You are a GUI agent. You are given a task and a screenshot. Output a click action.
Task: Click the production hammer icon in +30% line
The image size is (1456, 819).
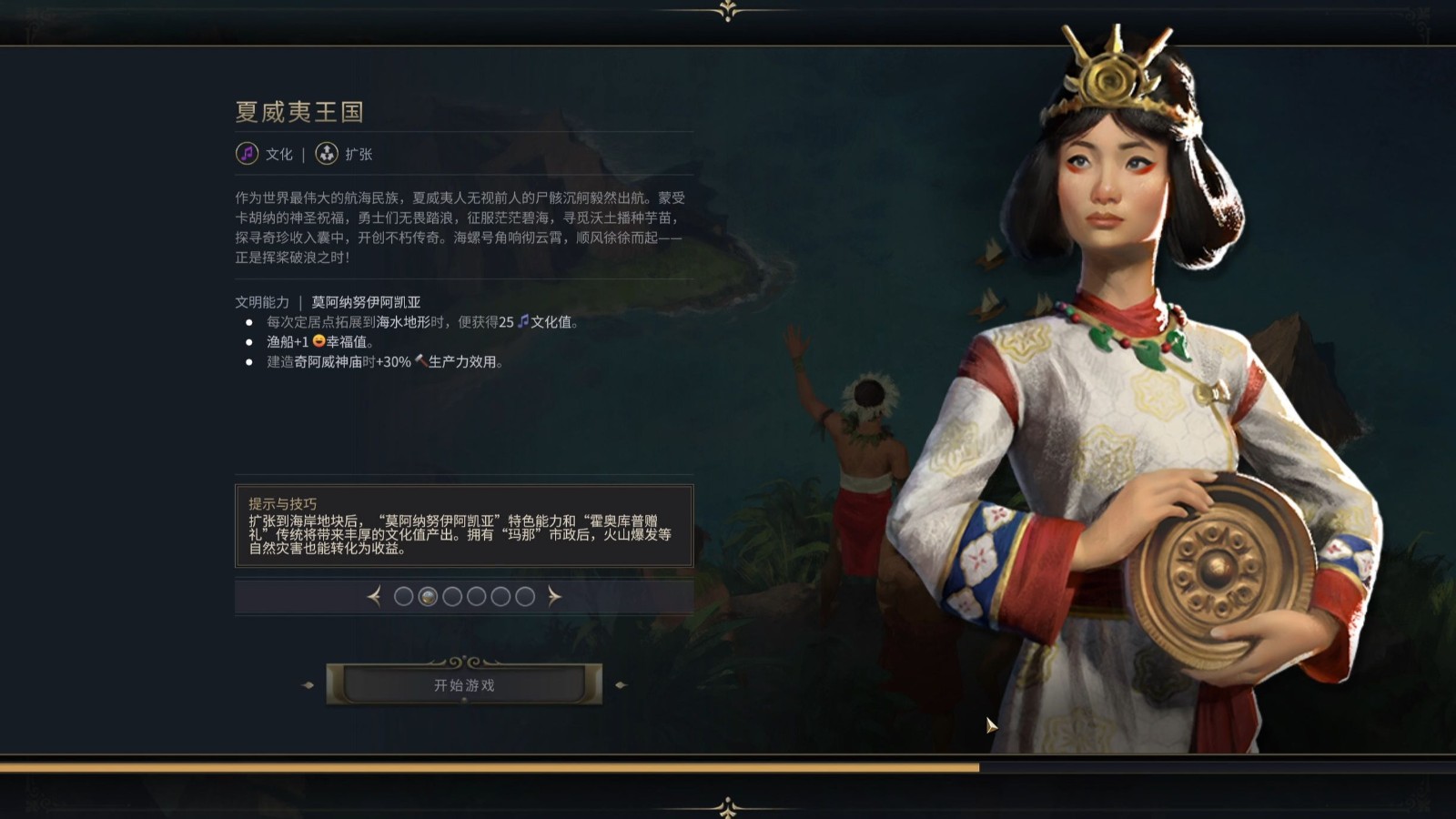(421, 361)
